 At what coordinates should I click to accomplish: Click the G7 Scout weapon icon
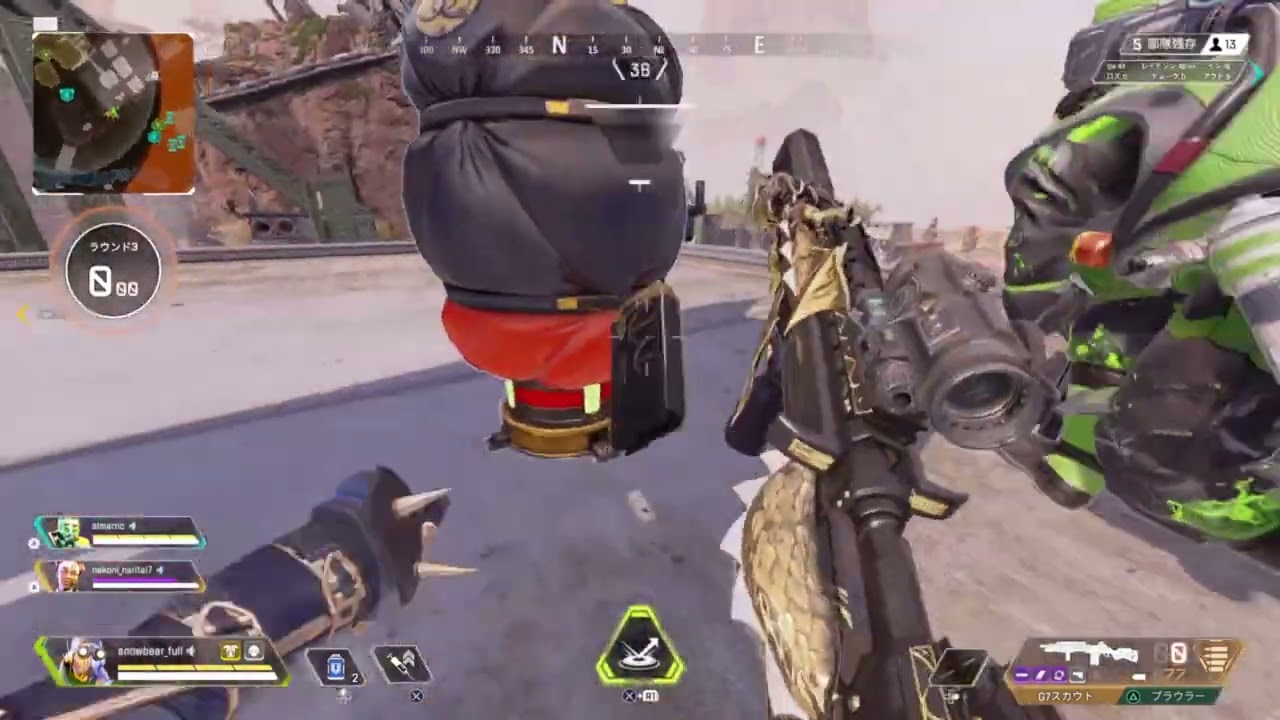pyautogui.click(x=1092, y=653)
